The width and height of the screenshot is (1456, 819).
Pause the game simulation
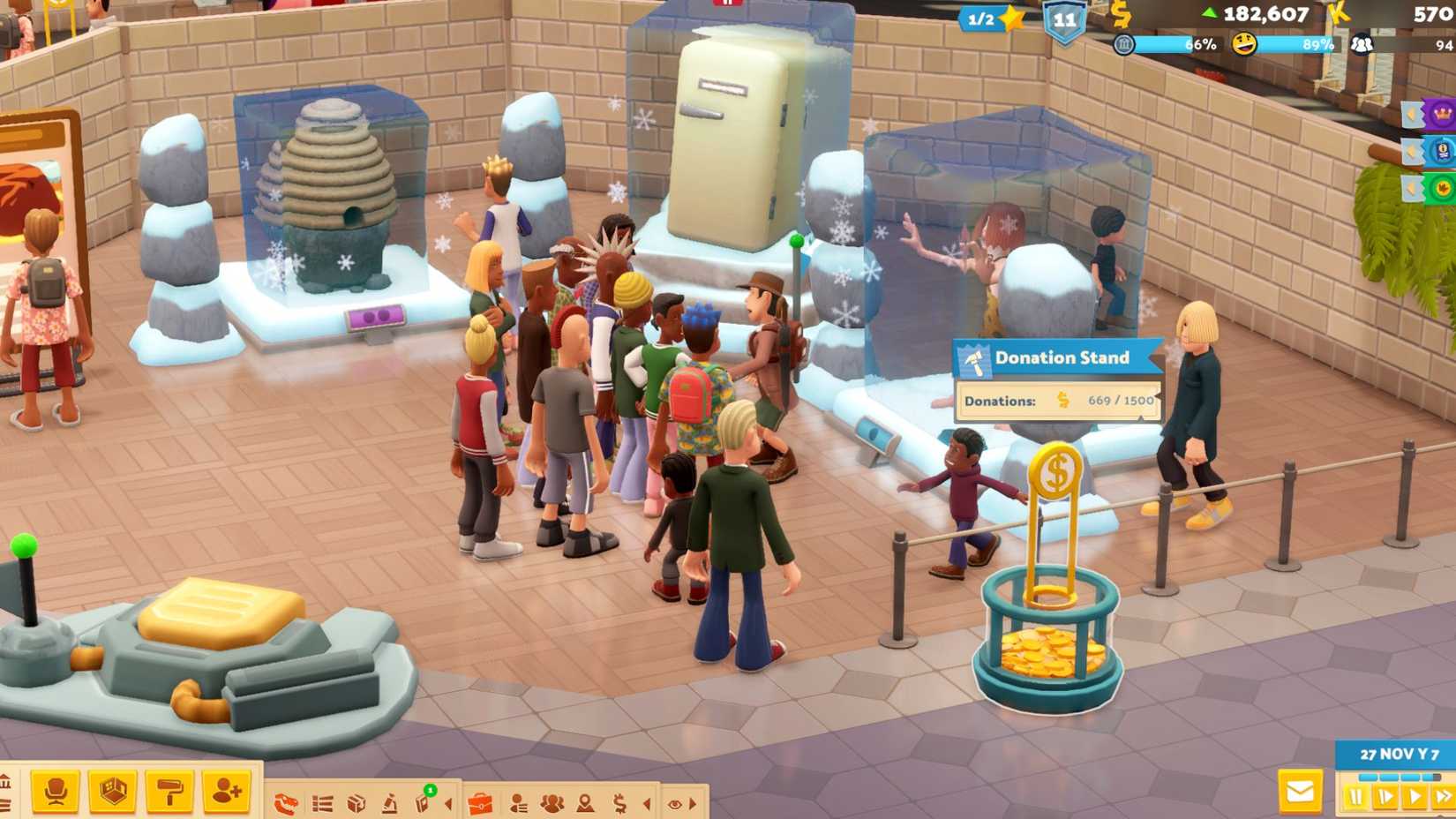pos(1355,796)
